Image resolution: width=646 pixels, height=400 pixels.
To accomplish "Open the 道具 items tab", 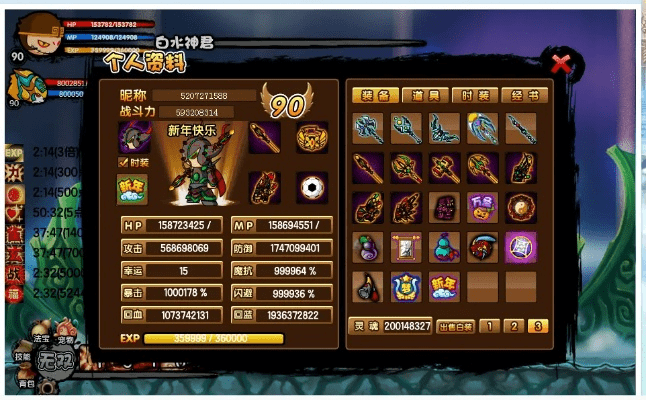I will tap(425, 95).
